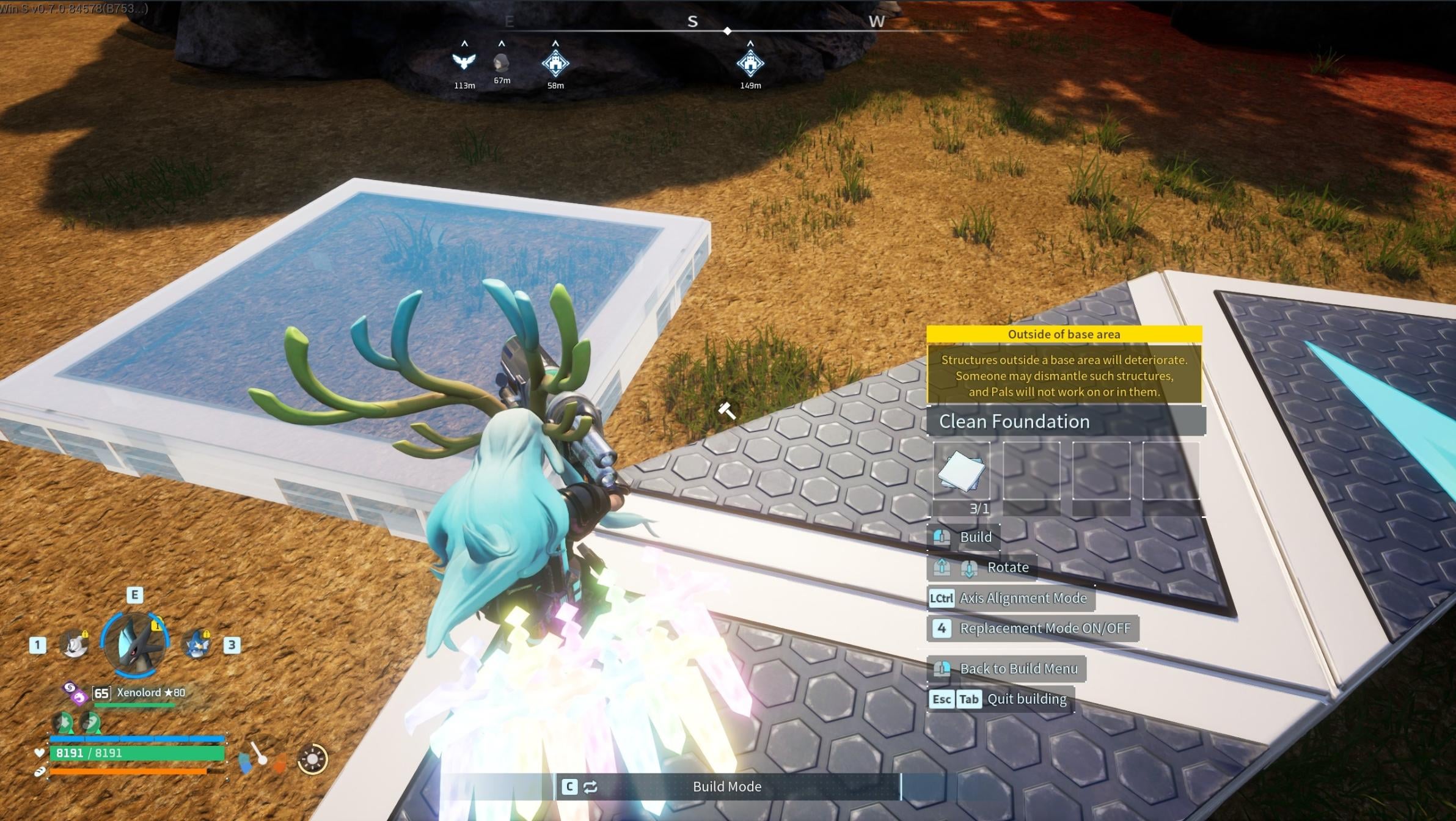1456x821 pixels.
Task: Select the Xenolord portrait in the party wheel
Action: point(135,643)
